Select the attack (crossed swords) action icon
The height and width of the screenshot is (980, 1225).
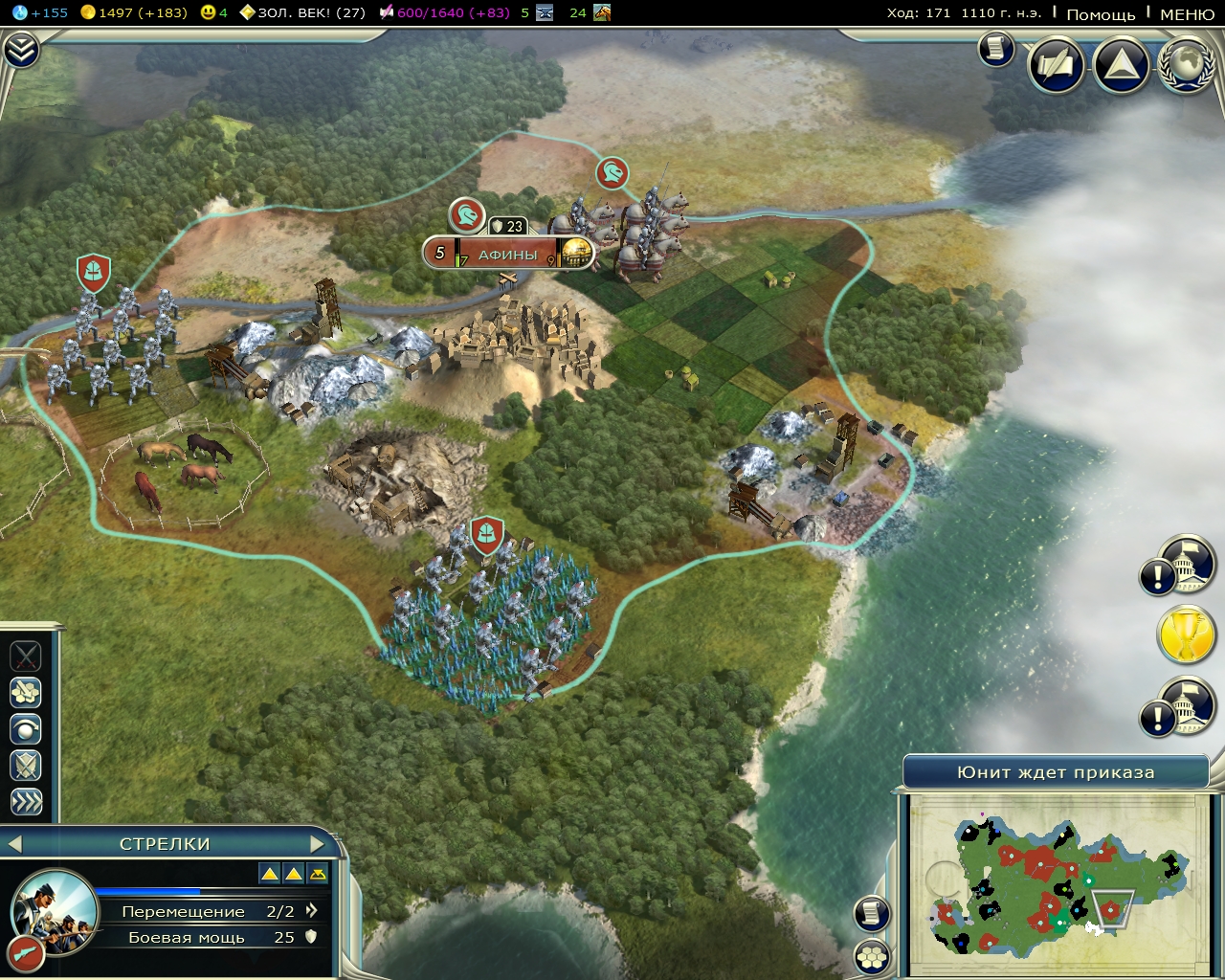tap(26, 657)
